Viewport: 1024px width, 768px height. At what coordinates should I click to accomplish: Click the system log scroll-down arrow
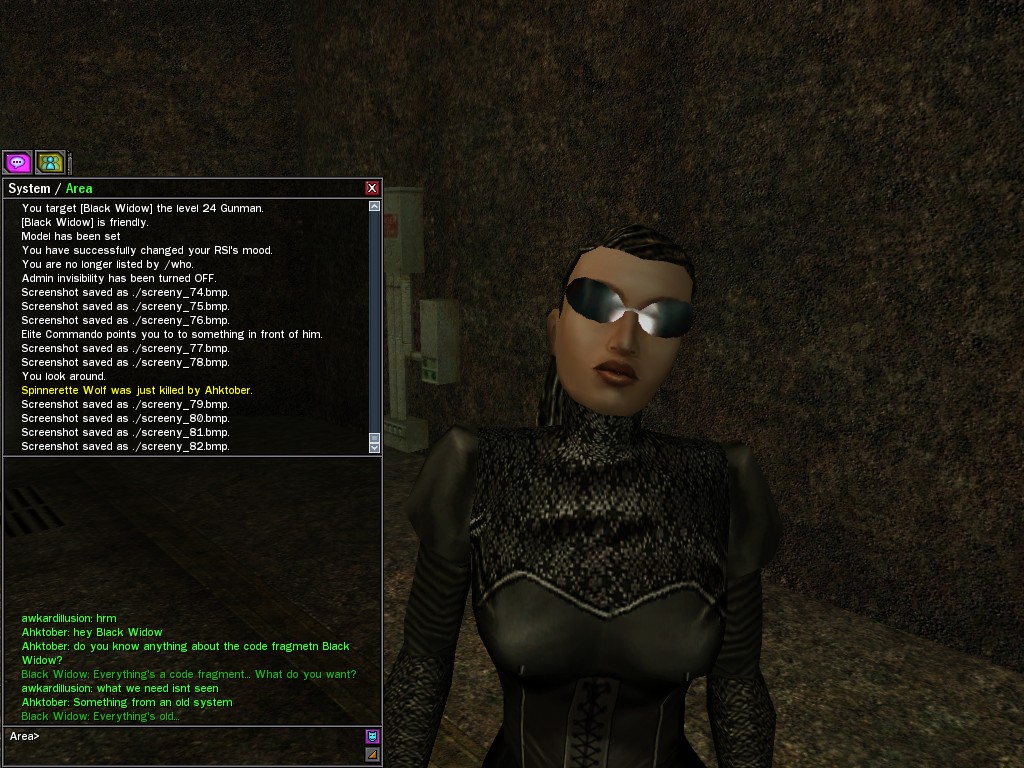tap(375, 449)
